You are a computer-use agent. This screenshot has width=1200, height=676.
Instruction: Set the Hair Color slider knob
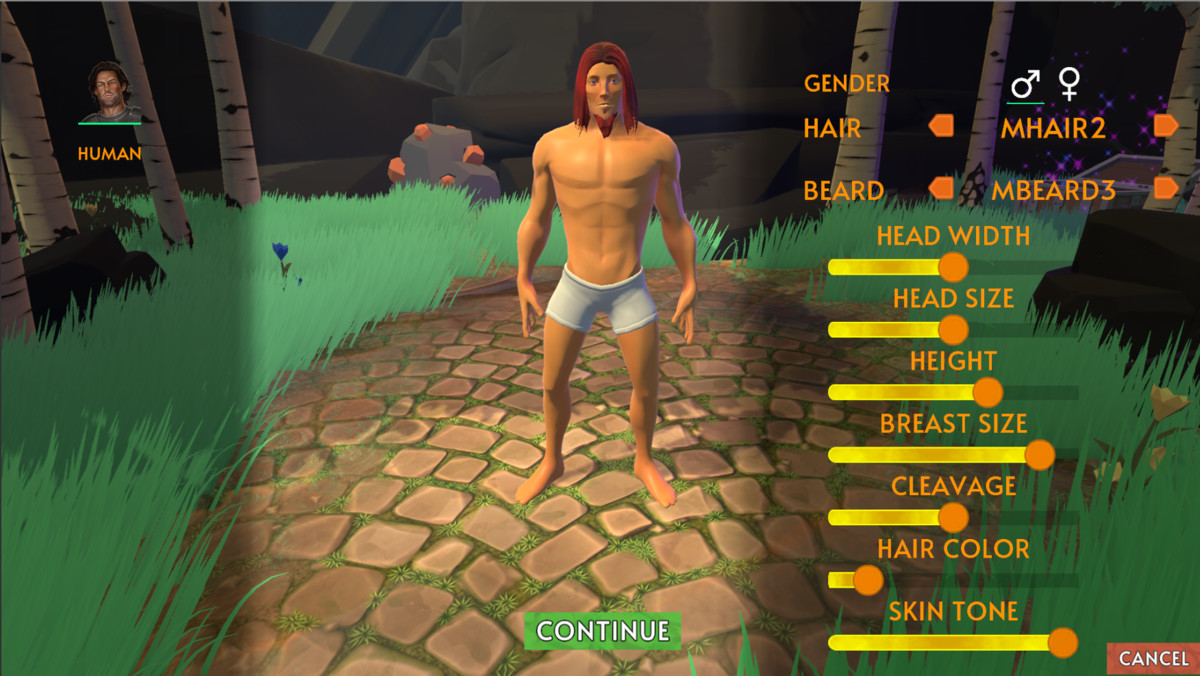coord(868,580)
